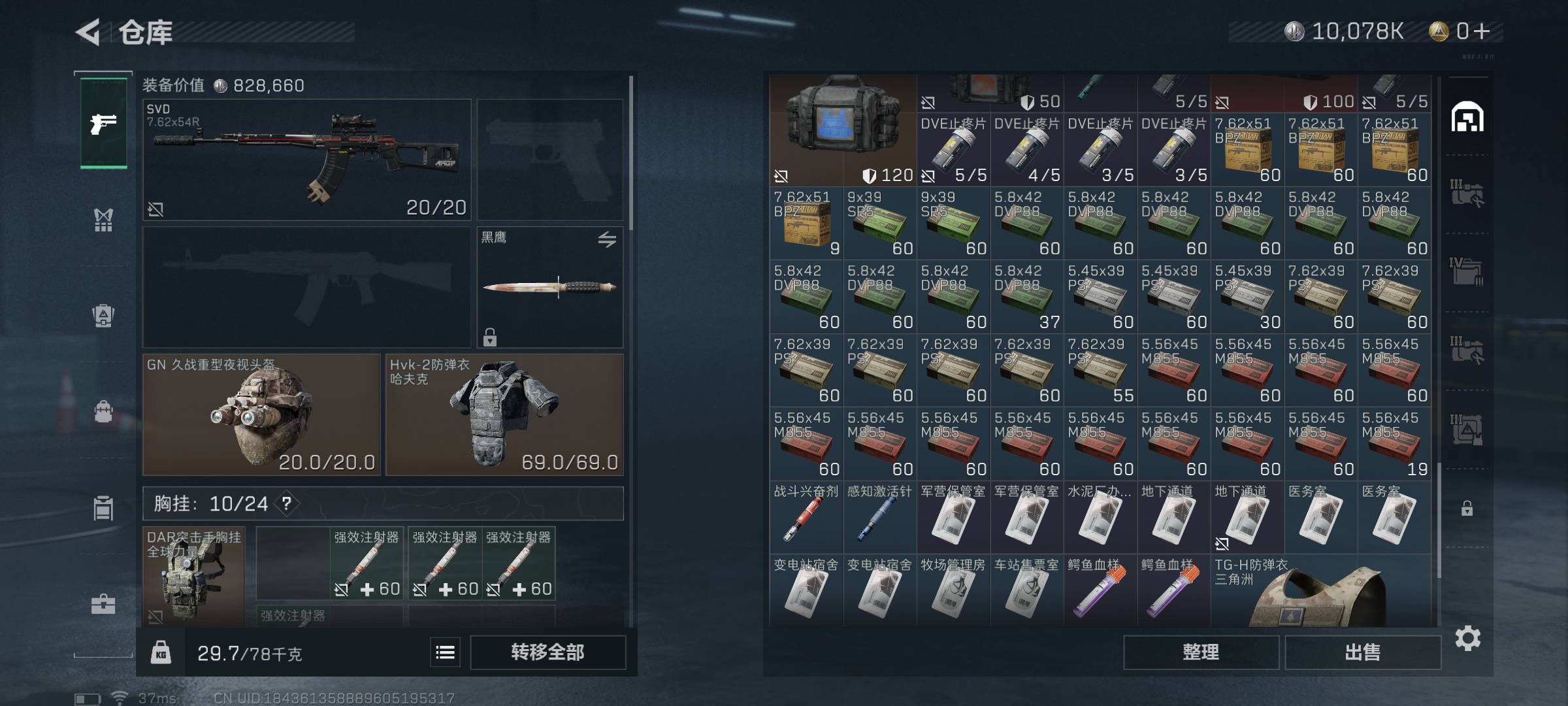Image resolution: width=1568 pixels, height=706 pixels.
Task: Go back using the arrow beside 仓库
Action: coord(89,32)
